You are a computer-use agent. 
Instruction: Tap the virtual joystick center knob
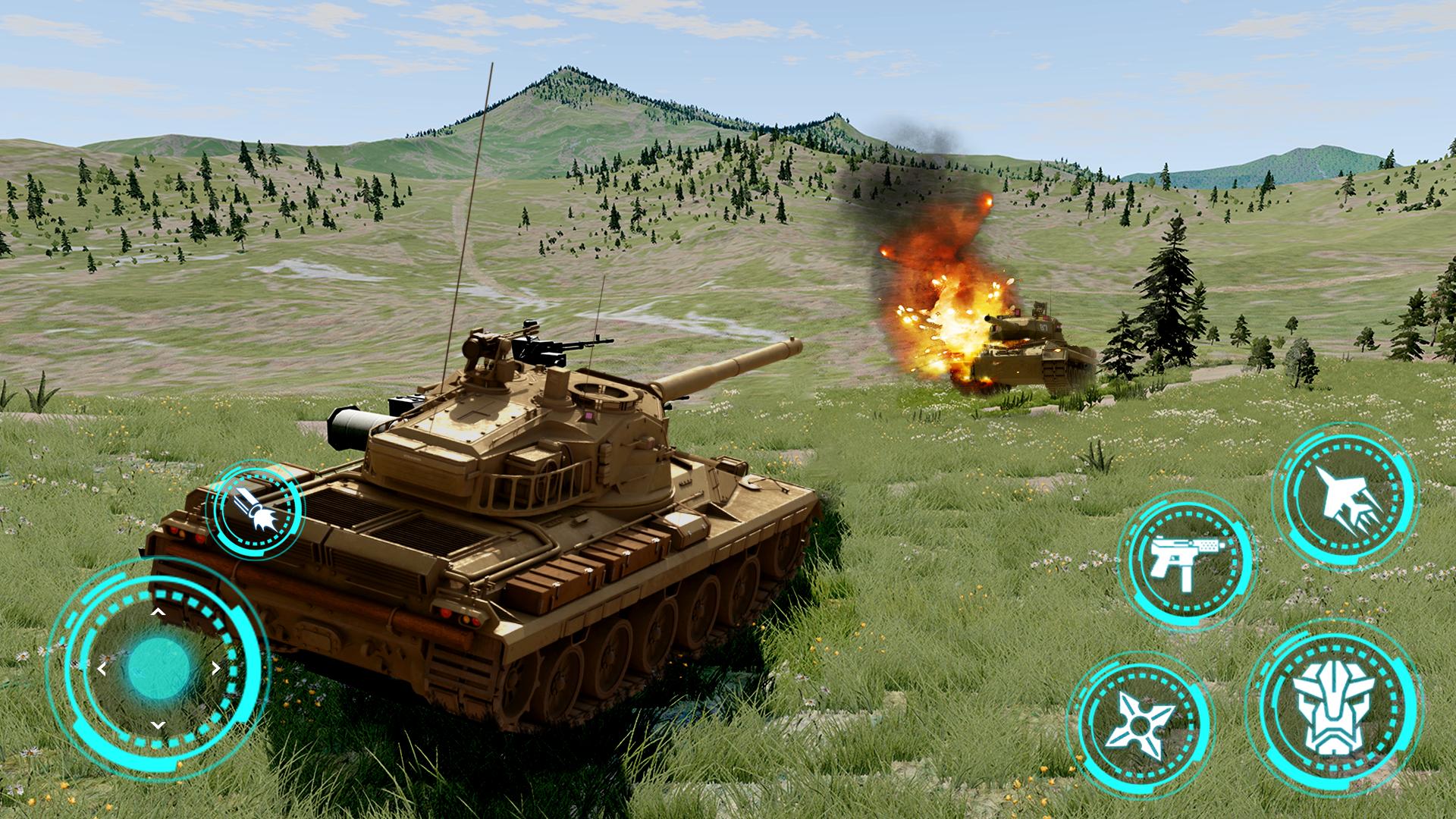(158, 667)
